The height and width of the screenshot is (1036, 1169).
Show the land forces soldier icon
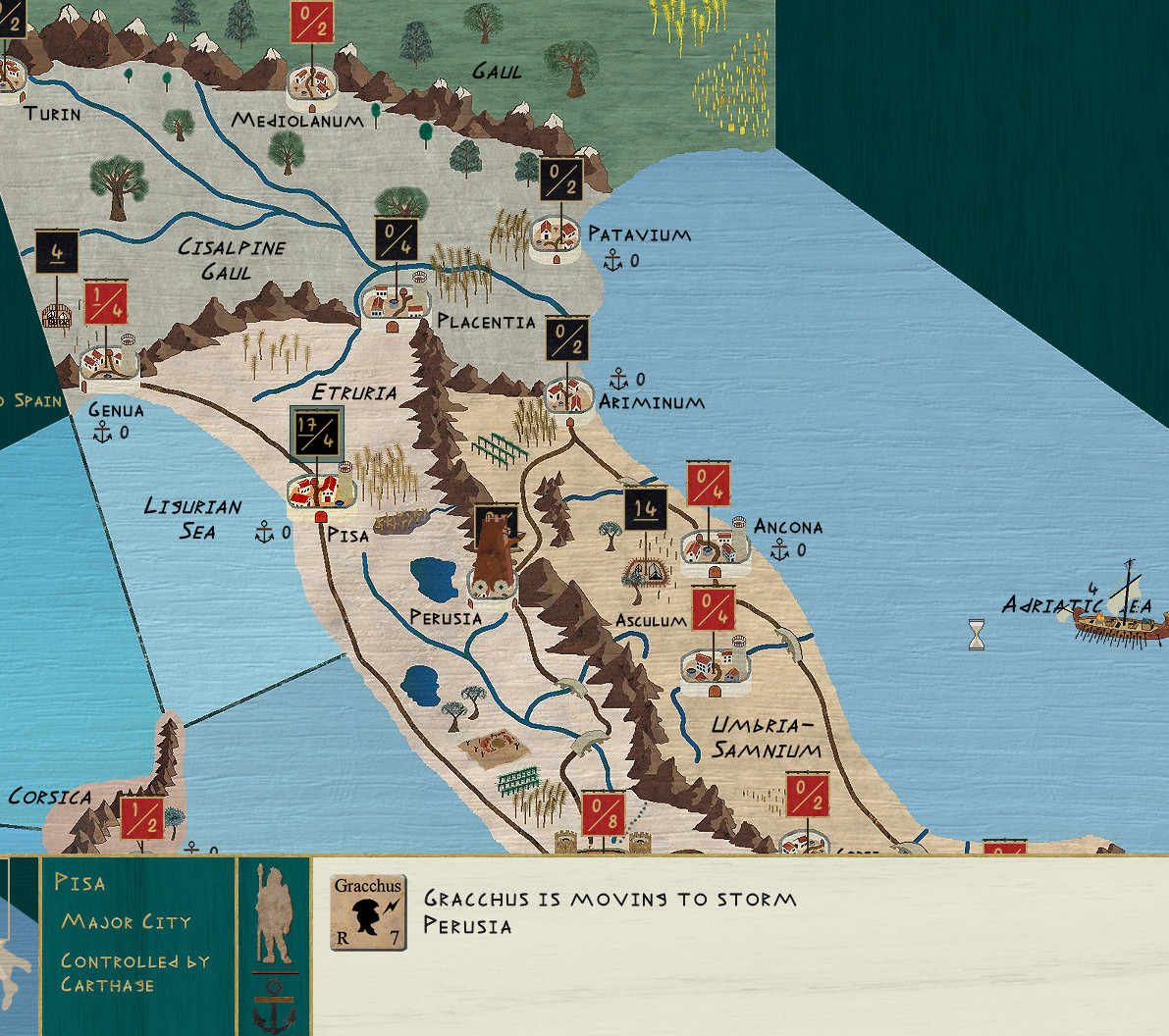pos(274,914)
